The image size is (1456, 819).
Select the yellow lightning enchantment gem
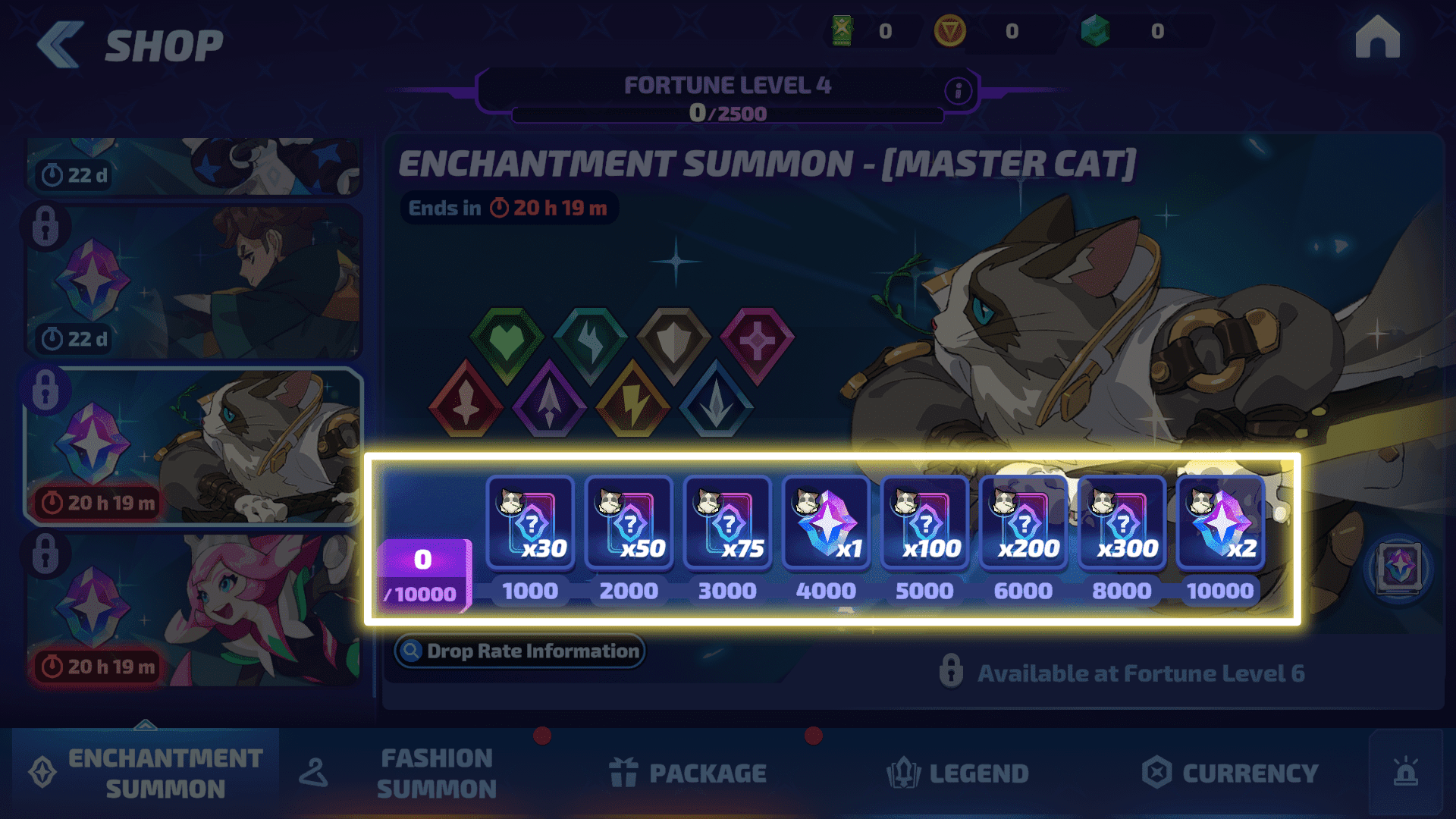(632, 400)
